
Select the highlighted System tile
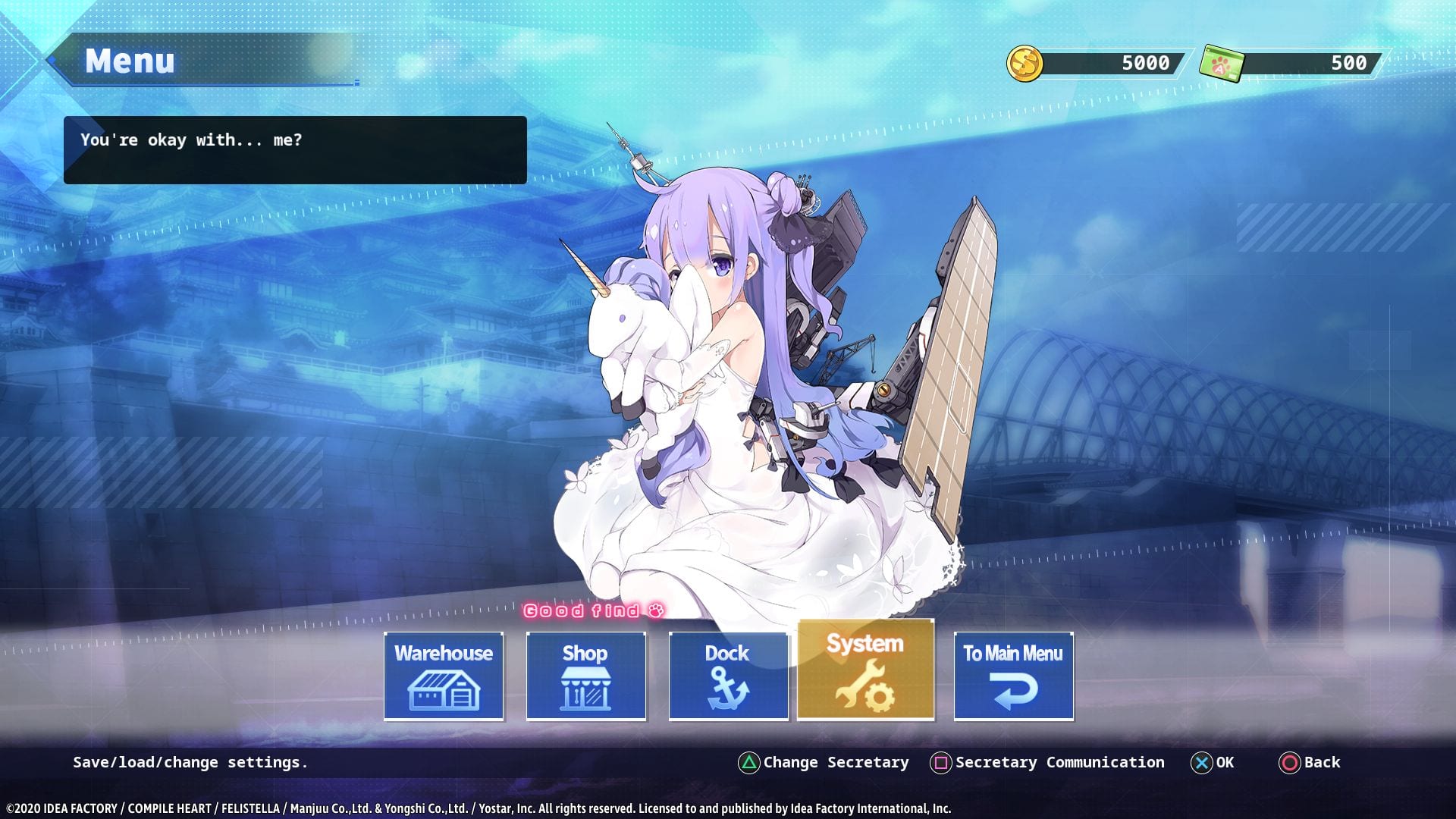click(x=865, y=670)
